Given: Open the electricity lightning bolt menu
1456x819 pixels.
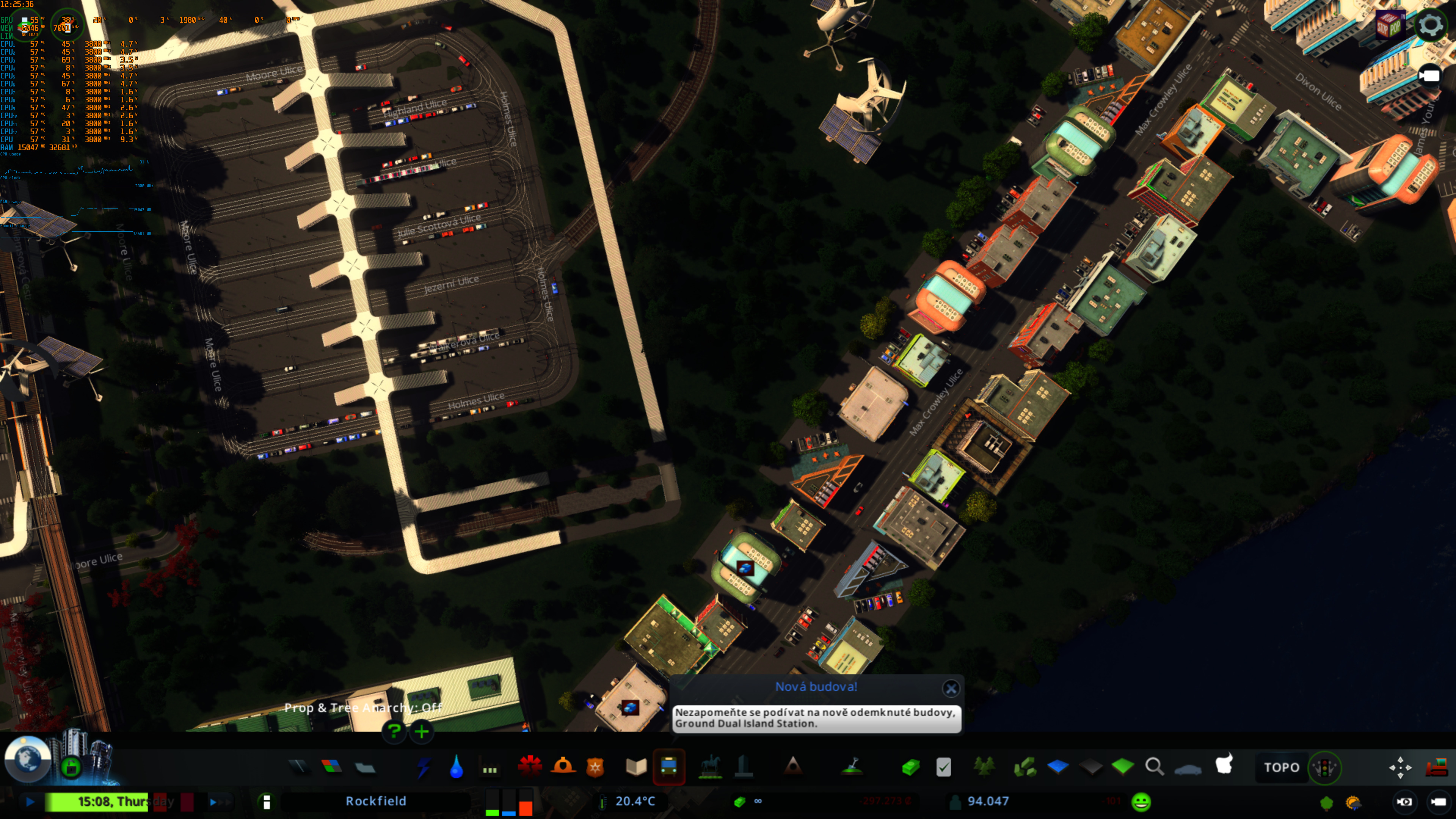Looking at the screenshot, I should 424,767.
